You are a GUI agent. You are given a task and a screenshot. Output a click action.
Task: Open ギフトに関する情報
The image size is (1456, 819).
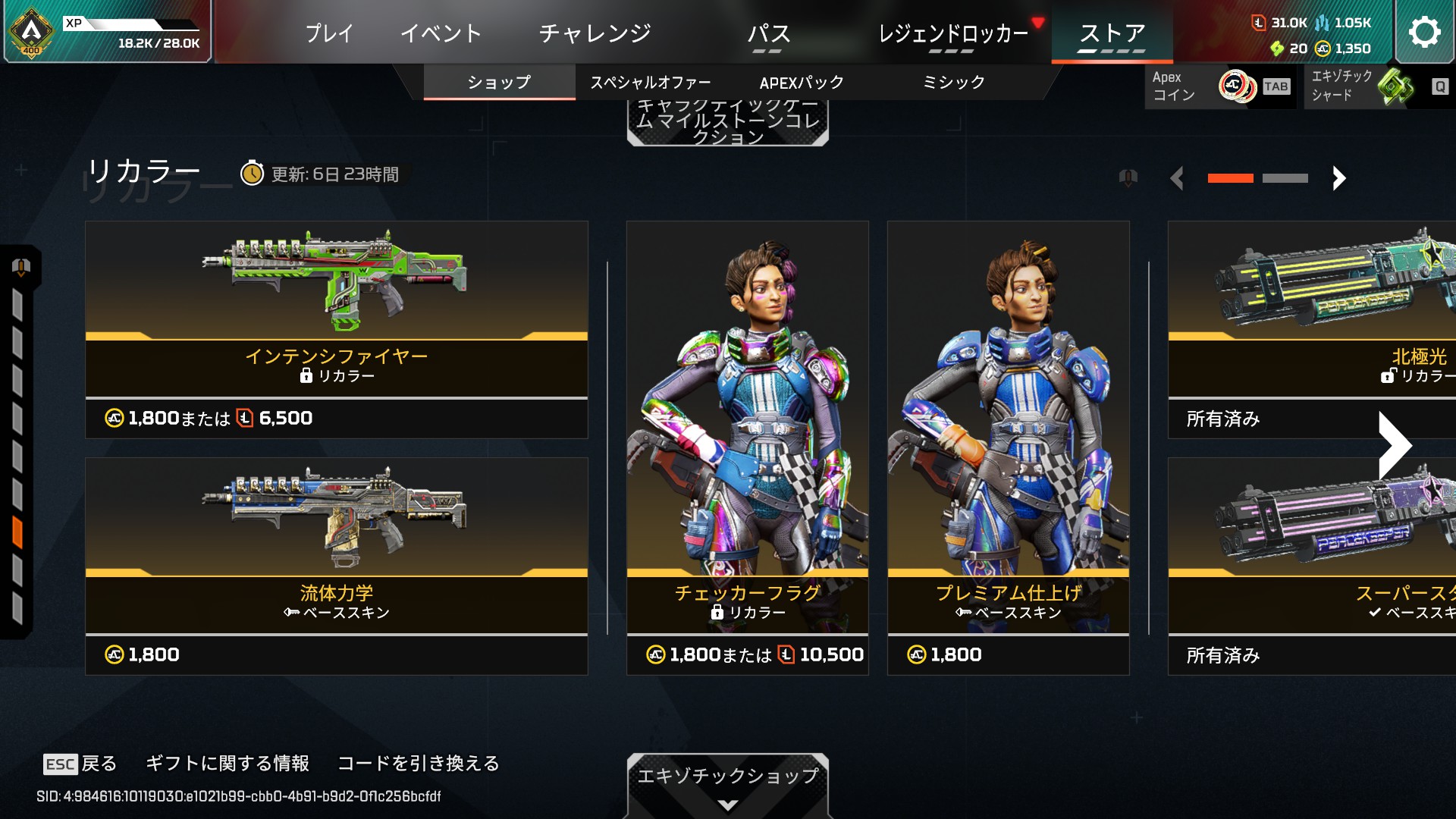point(227,764)
